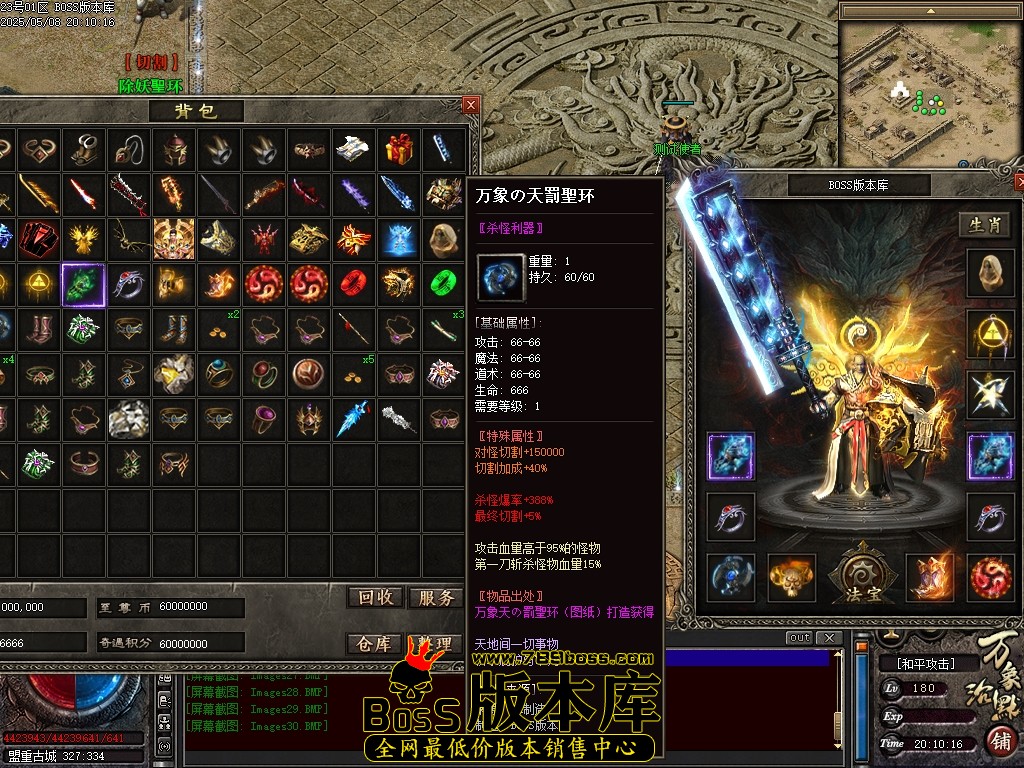Open the 生肖 zodiac button
The width and height of the screenshot is (1024, 768).
coord(985,224)
